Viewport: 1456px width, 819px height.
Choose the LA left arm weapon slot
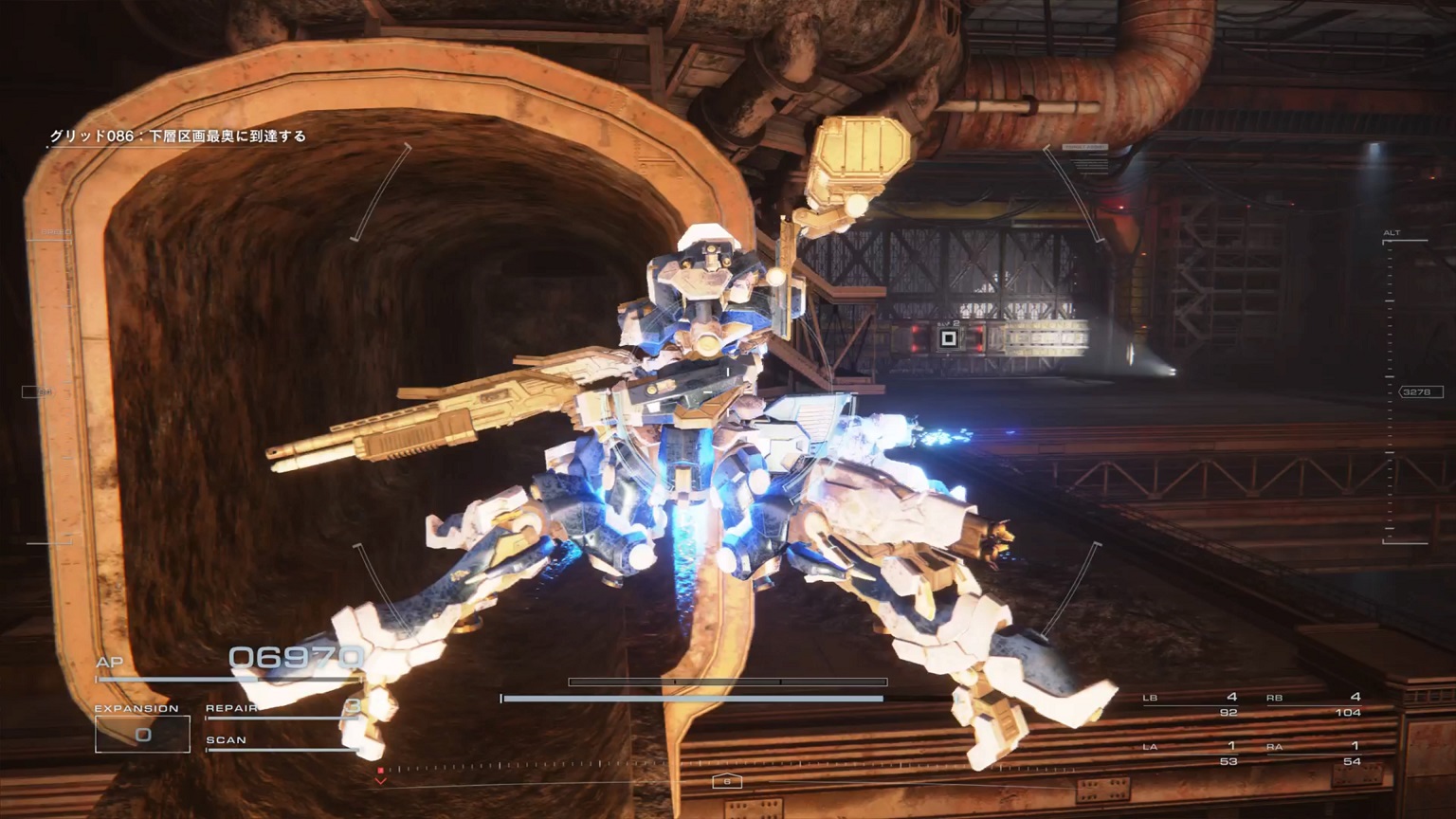point(1191,754)
